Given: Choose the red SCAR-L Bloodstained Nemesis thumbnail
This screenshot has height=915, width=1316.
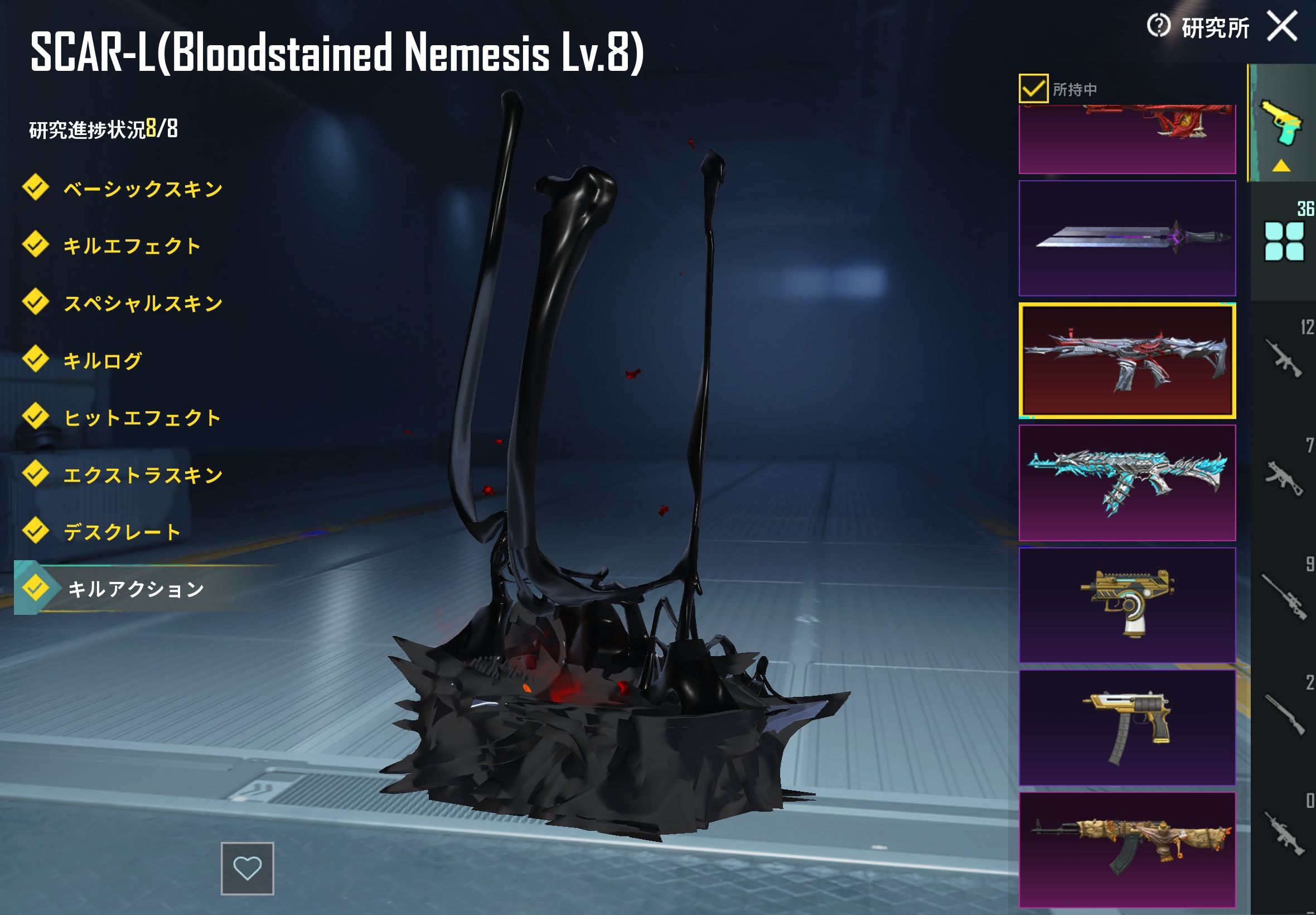Looking at the screenshot, I should tap(1126, 360).
